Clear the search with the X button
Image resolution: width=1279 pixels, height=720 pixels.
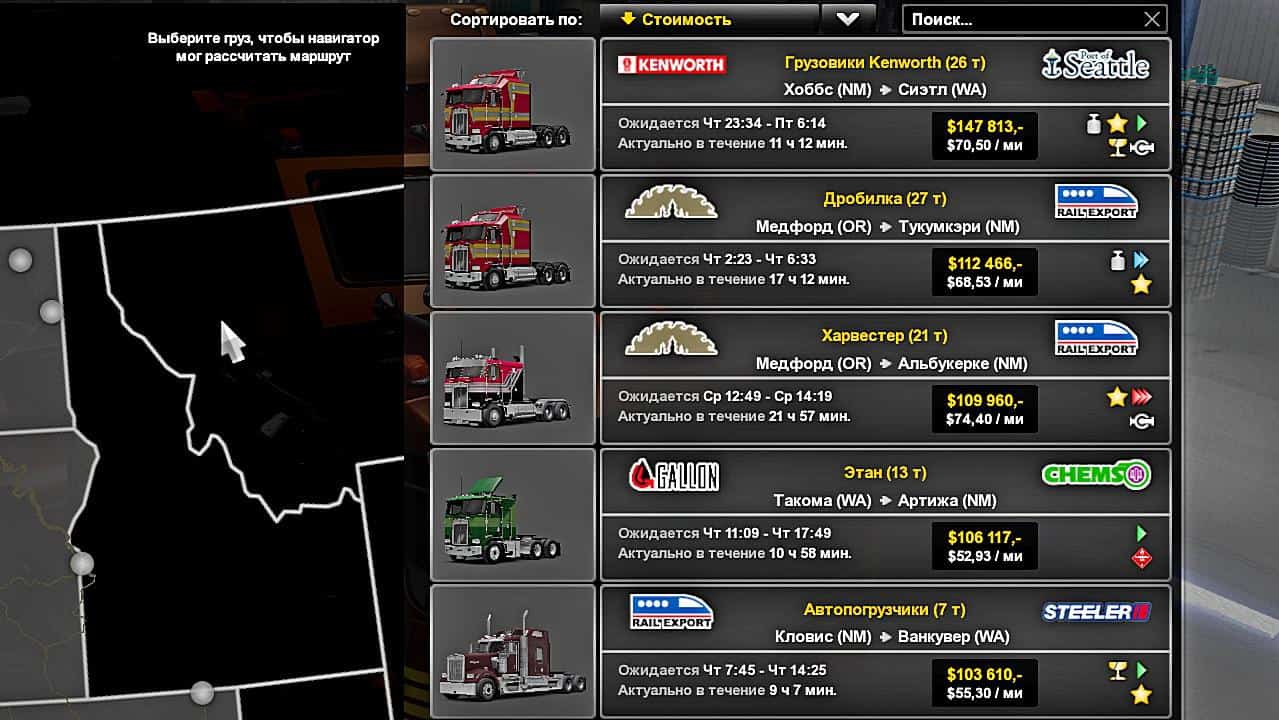1152,19
